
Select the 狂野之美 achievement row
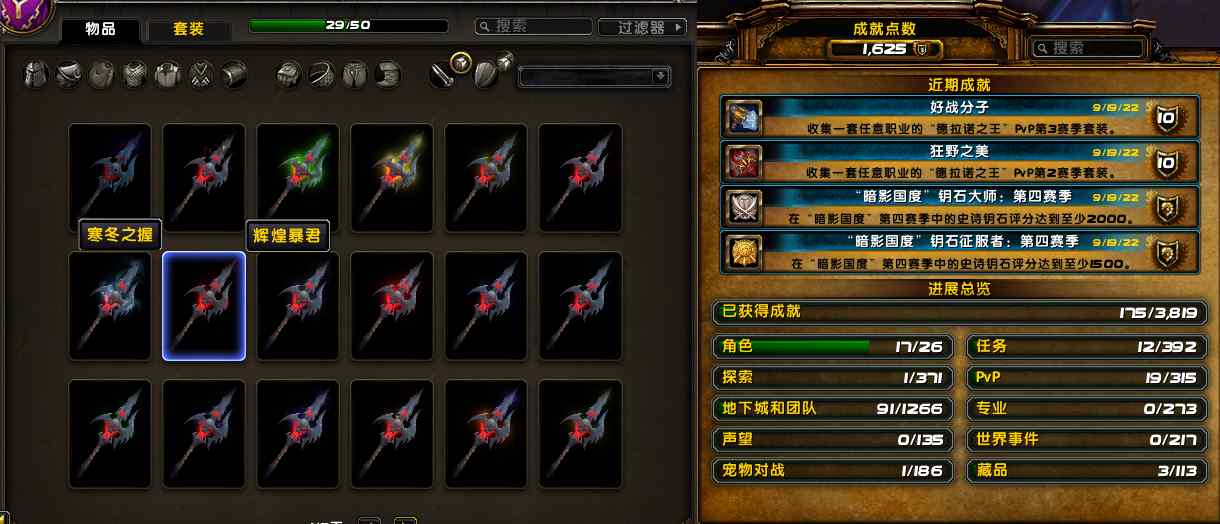tap(958, 161)
